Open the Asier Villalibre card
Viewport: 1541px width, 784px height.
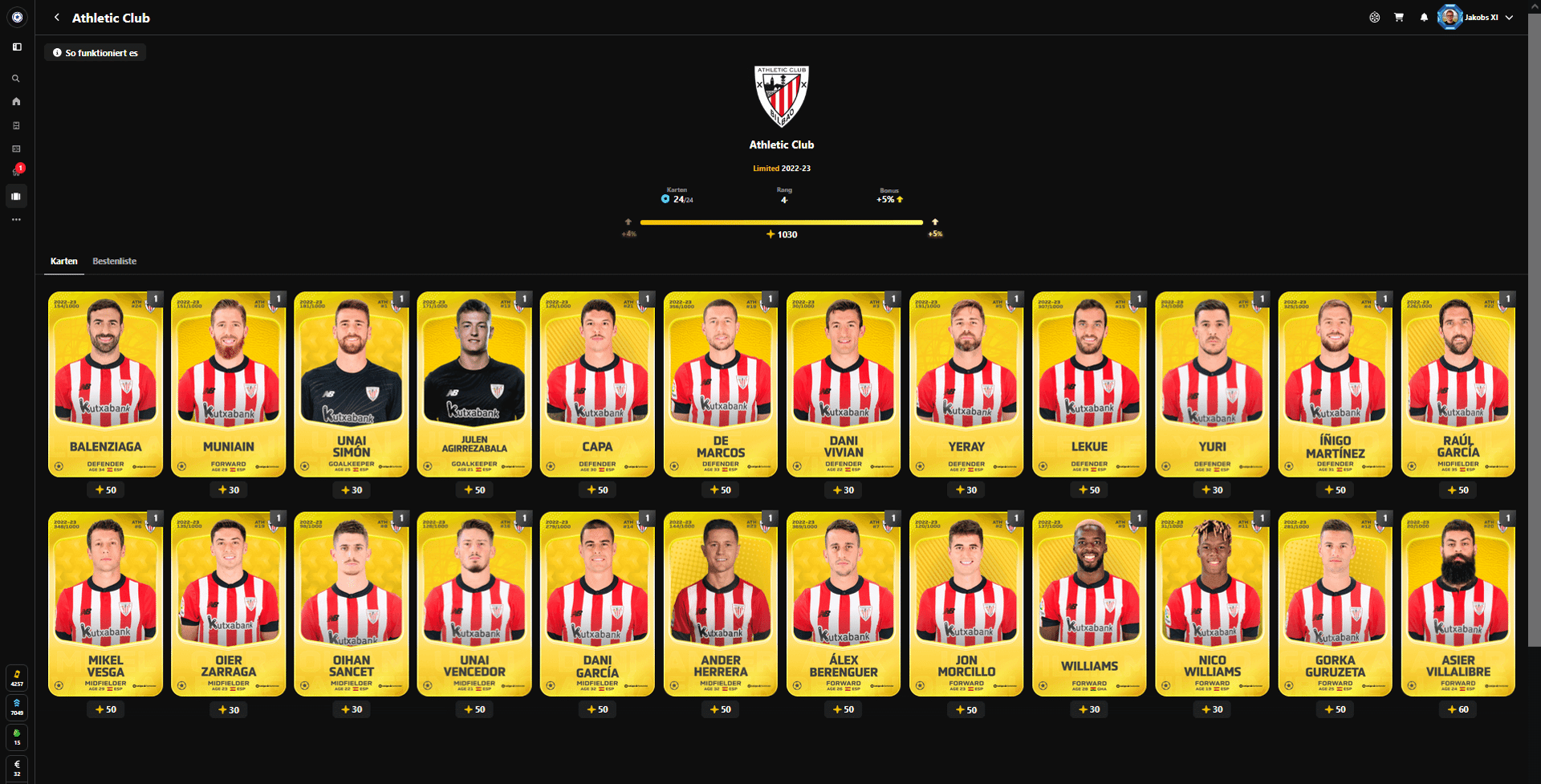[x=1458, y=603]
